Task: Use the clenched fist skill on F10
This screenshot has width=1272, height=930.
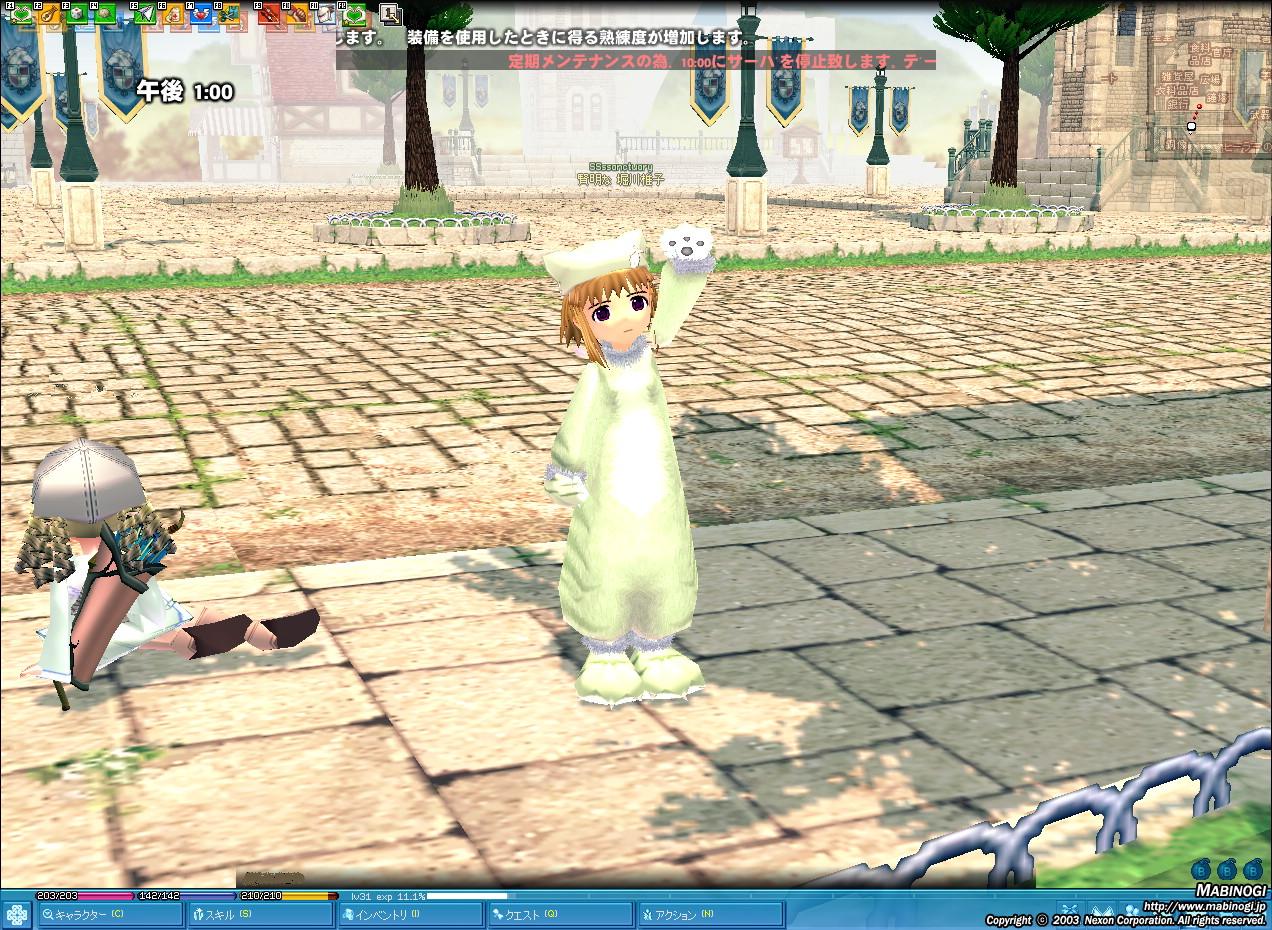Action: (x=297, y=13)
